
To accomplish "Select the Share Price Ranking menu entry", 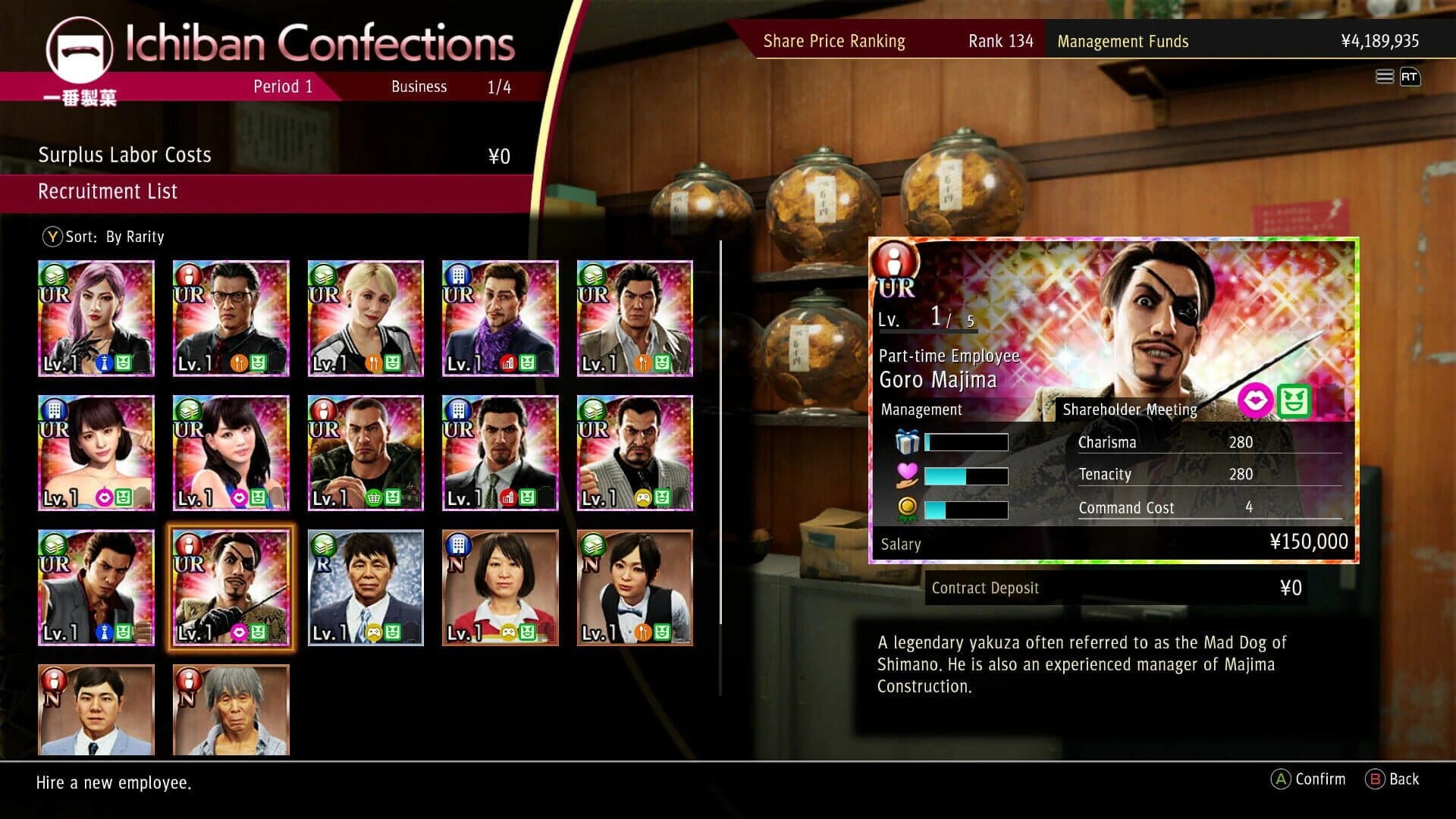I will pyautogui.click(x=834, y=41).
